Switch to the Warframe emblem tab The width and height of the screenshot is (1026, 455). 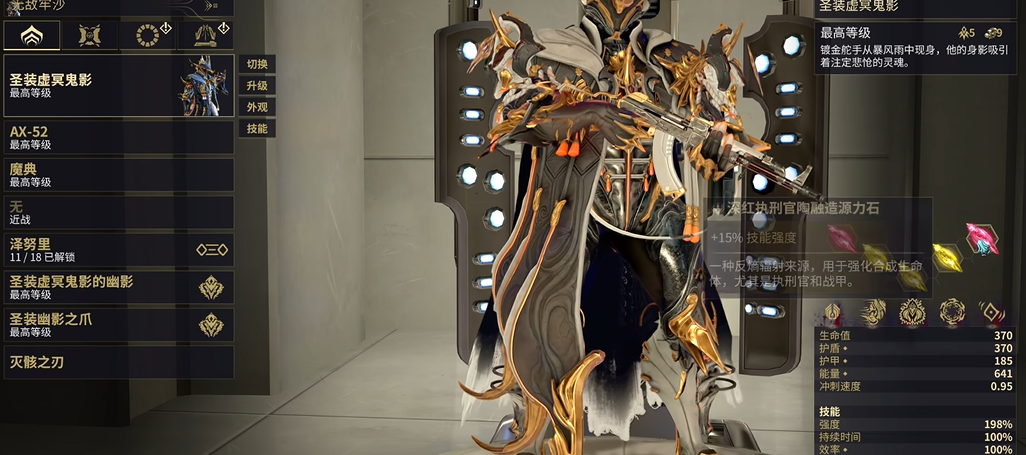tap(30, 36)
